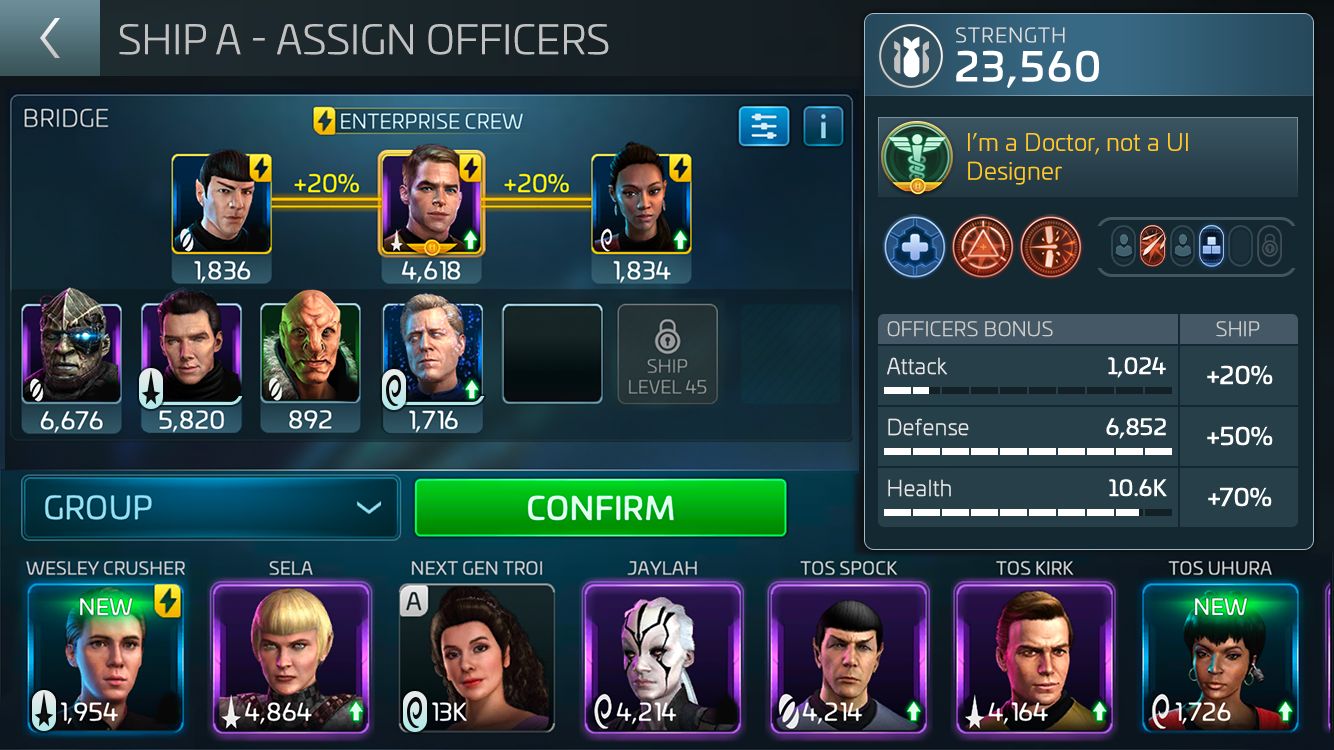Choose the 892 strength officer
Screen dimensions: 1334x750
[x=310, y=354]
